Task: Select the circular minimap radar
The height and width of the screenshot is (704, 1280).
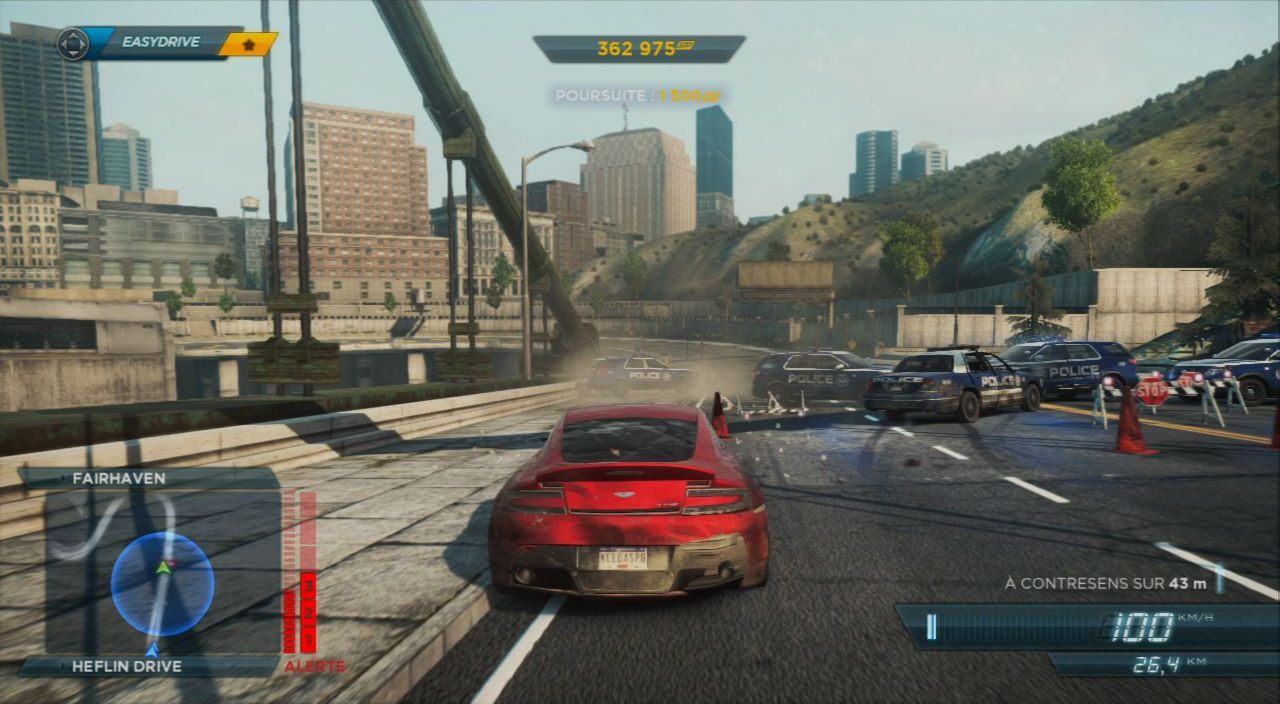Action: 162,584
